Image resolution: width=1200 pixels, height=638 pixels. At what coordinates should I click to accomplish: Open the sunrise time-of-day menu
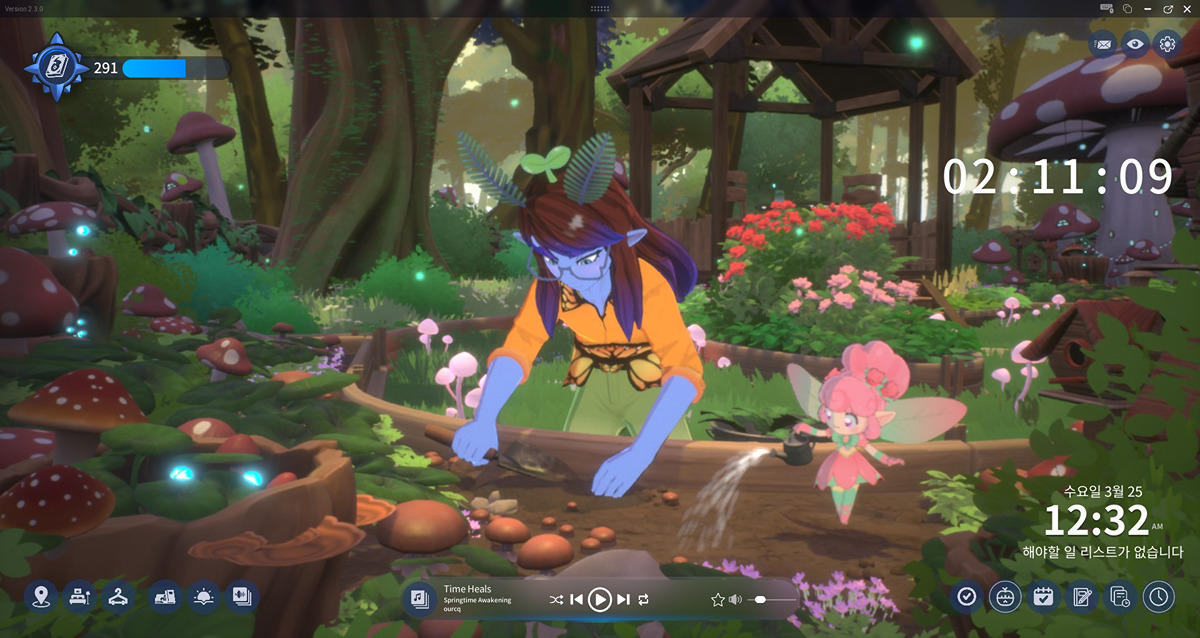click(x=203, y=597)
